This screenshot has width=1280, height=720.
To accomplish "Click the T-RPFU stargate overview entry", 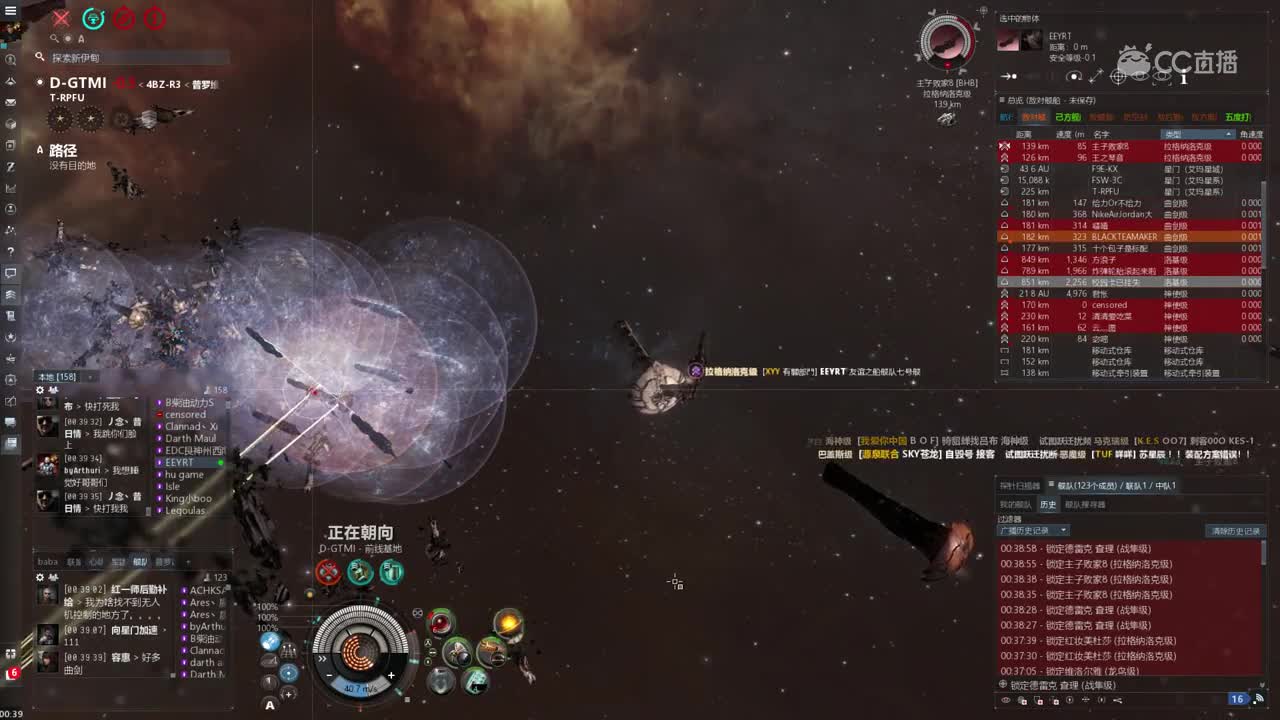I will (x=1105, y=192).
